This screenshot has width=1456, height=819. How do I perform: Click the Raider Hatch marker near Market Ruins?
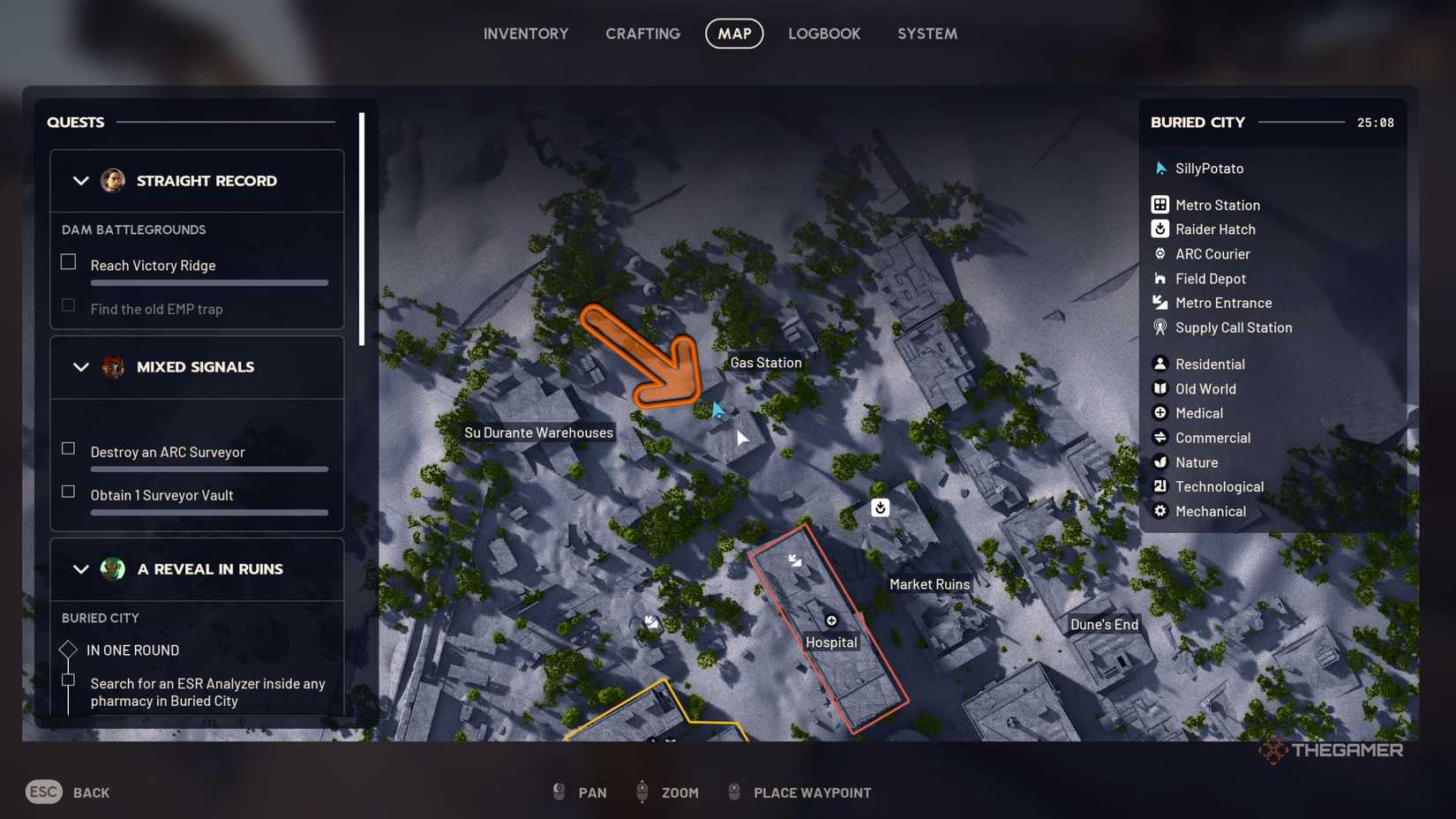coord(879,507)
